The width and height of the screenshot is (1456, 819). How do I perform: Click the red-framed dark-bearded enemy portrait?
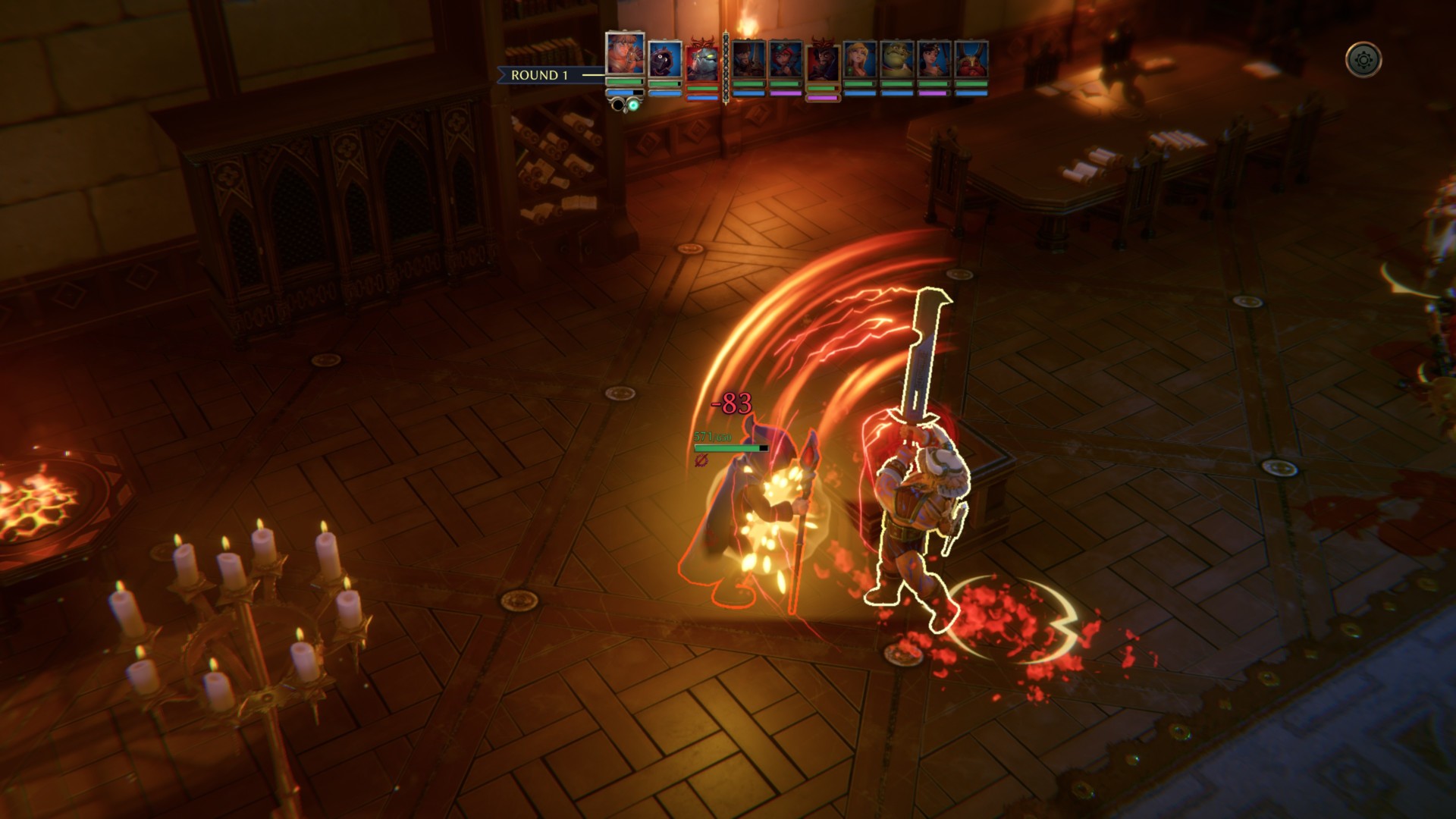pos(823,62)
